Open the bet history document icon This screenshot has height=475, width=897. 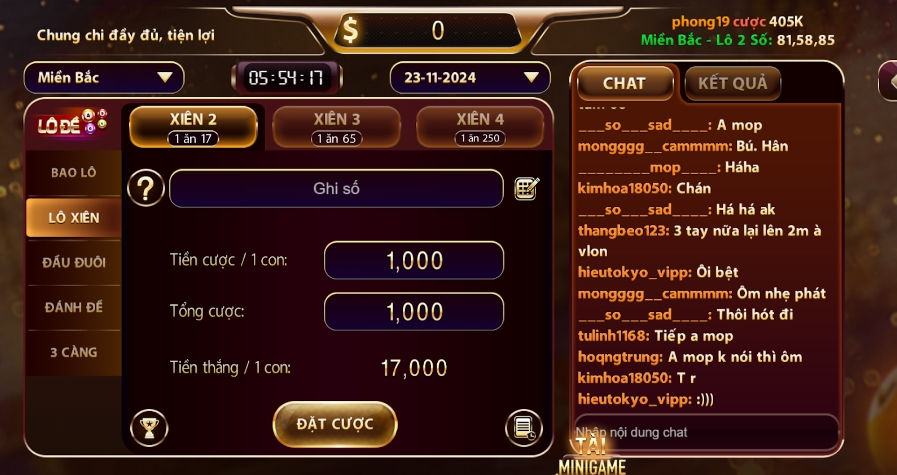tap(522, 427)
